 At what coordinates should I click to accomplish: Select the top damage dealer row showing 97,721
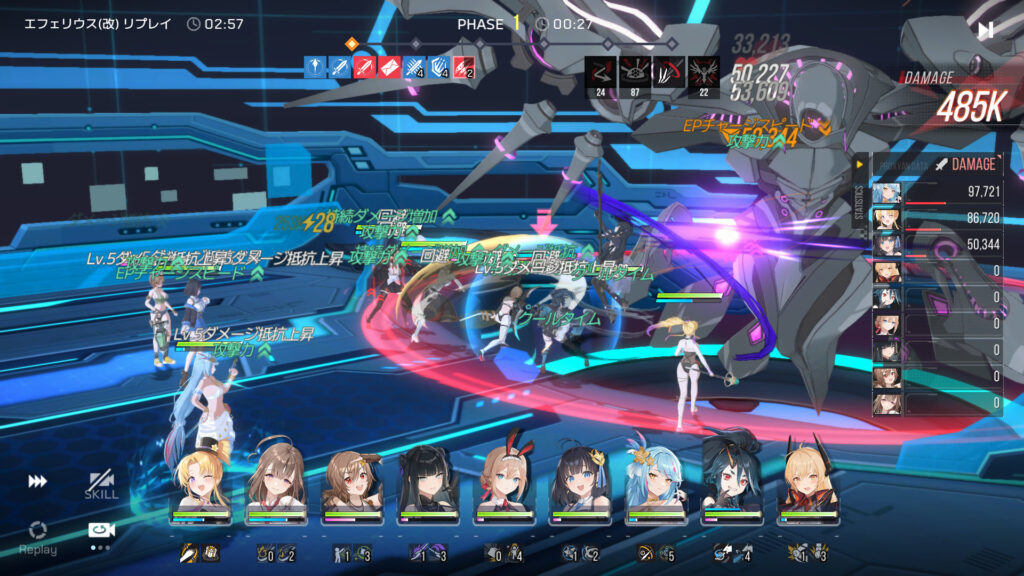[x=938, y=192]
